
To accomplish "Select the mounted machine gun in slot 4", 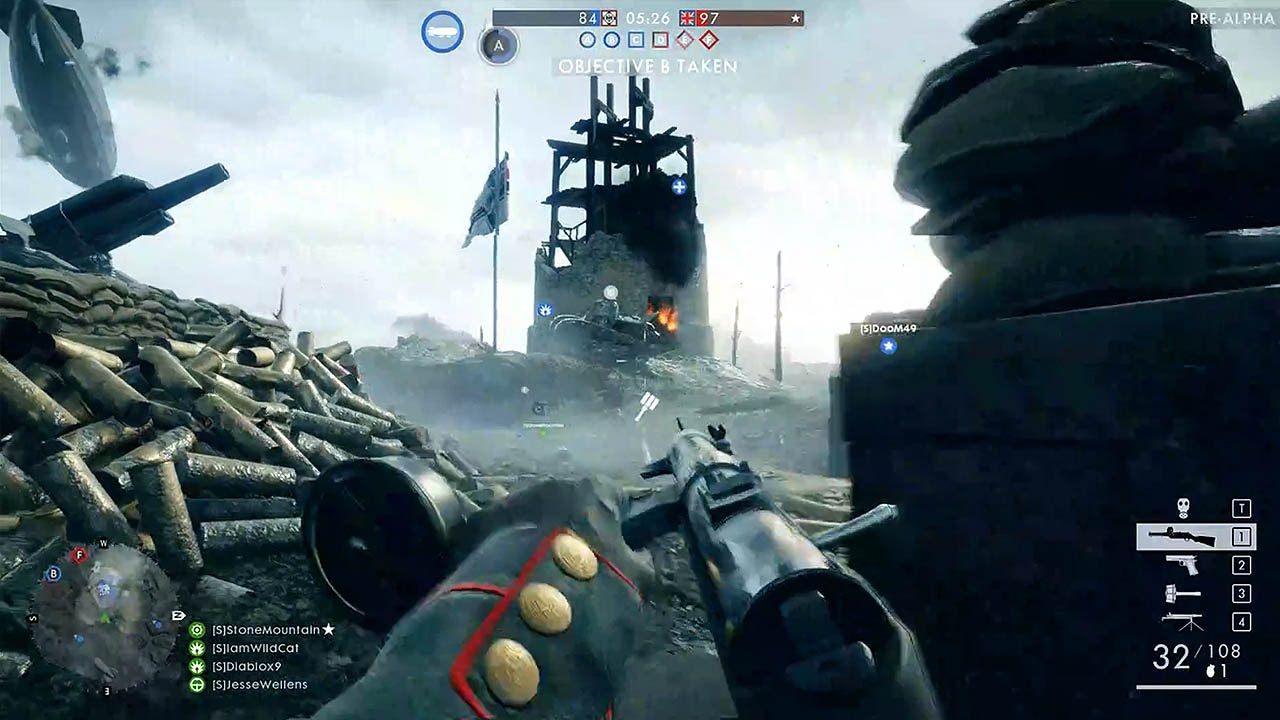I will [1182, 620].
